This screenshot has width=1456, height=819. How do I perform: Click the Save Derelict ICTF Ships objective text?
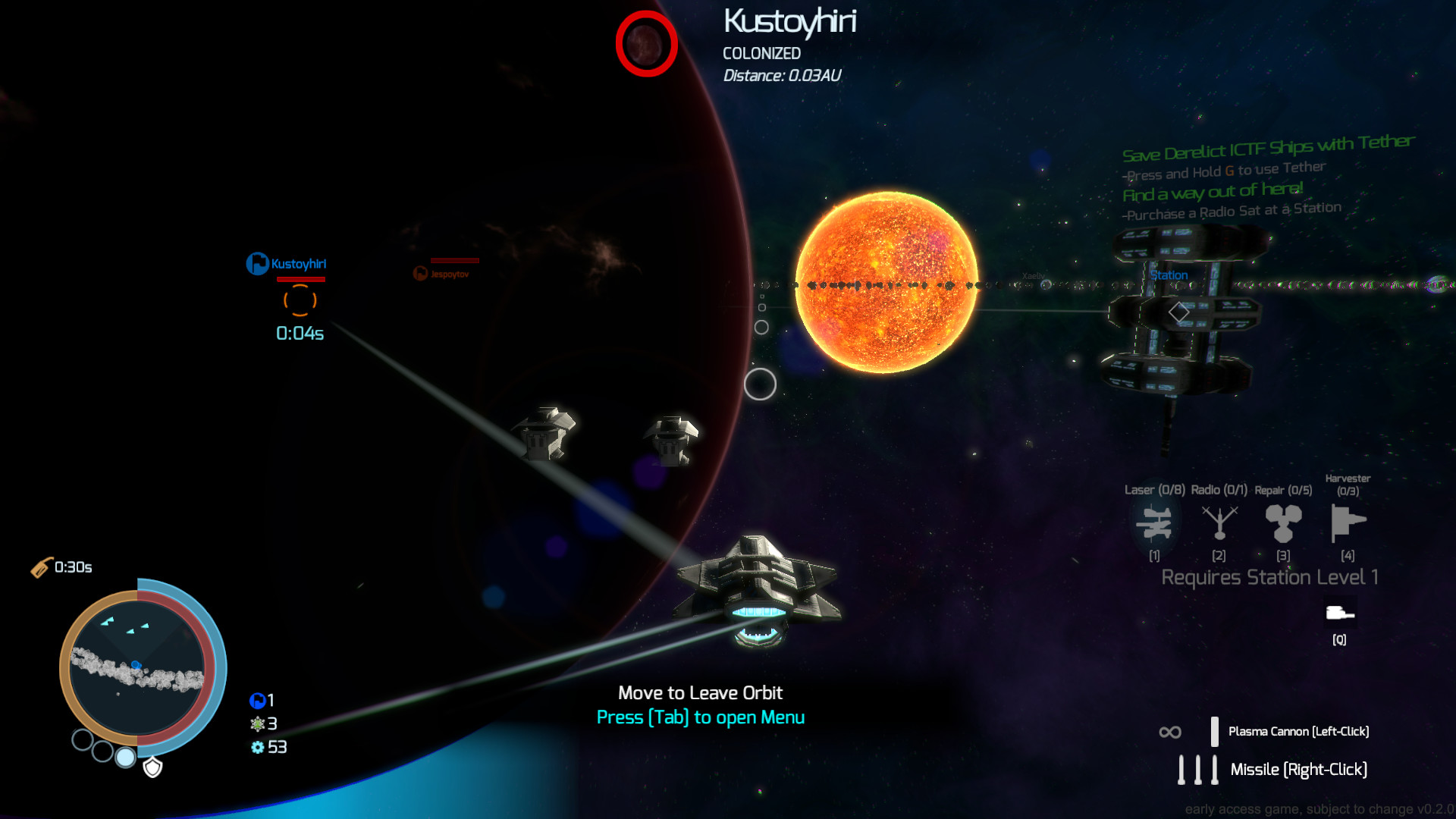pyautogui.click(x=1267, y=143)
